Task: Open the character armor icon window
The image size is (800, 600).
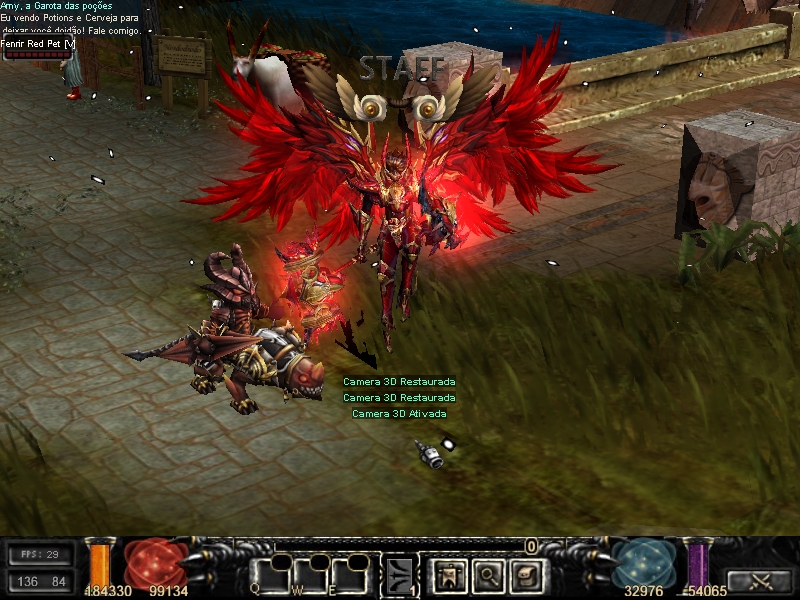Action: click(449, 574)
